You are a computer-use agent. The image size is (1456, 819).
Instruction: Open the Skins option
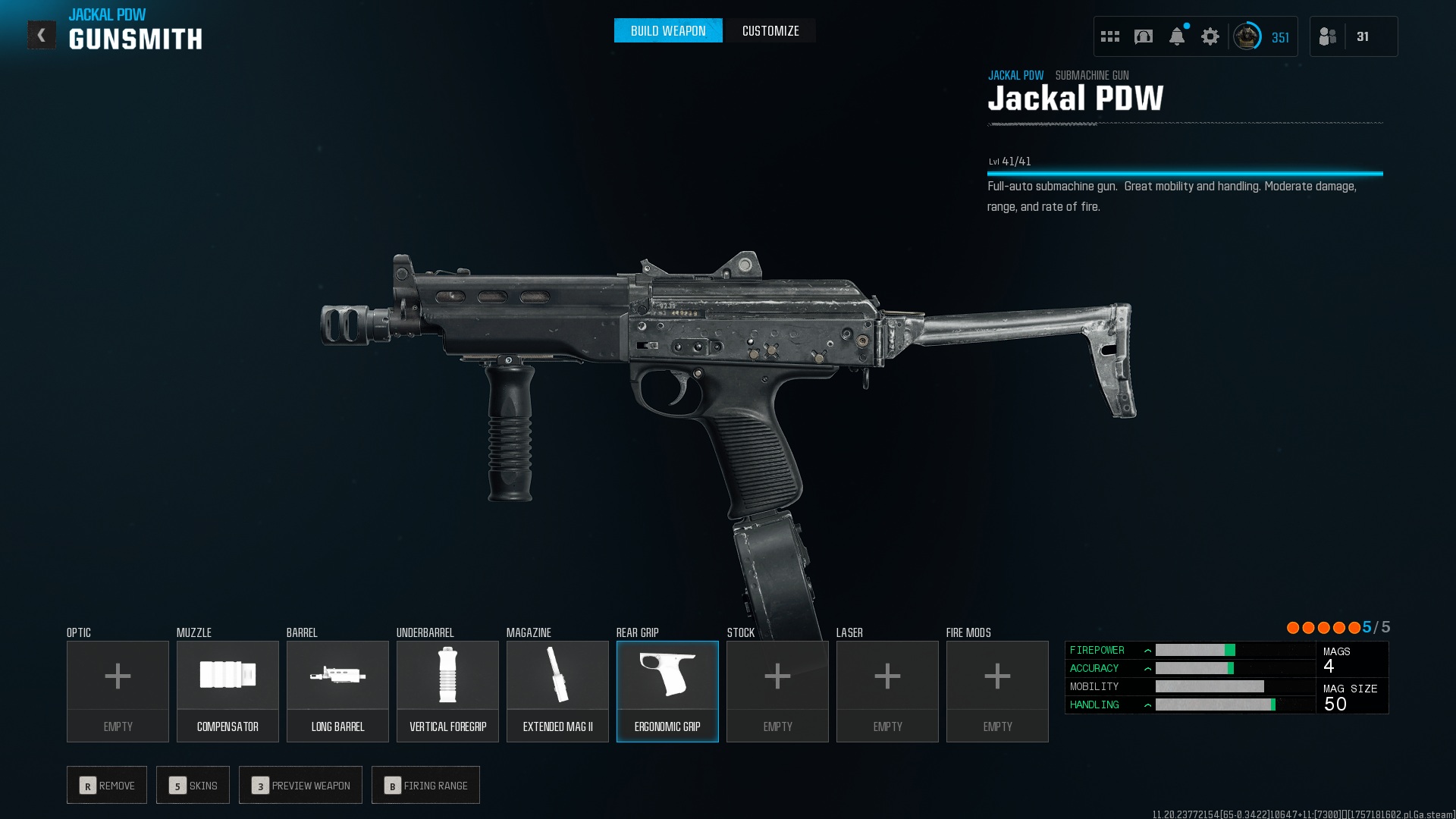(193, 785)
